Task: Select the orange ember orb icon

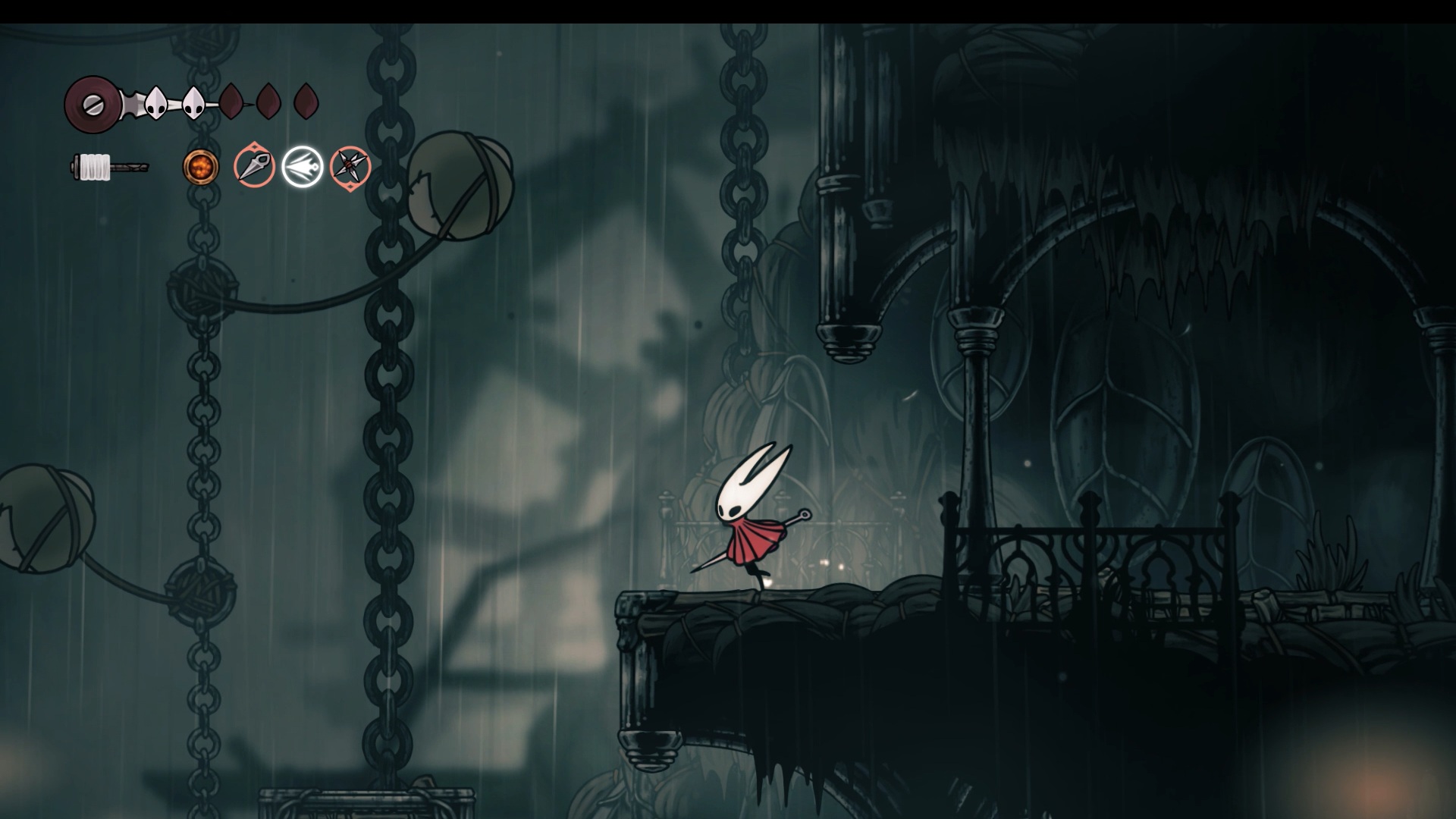Action: coord(201,167)
